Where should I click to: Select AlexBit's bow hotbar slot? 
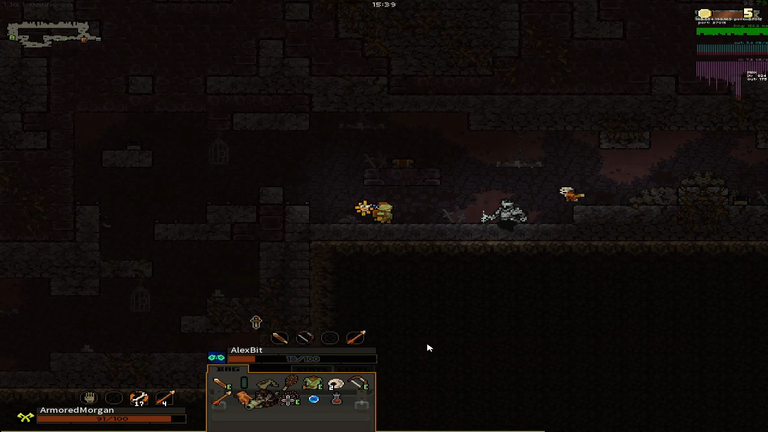tap(305, 338)
